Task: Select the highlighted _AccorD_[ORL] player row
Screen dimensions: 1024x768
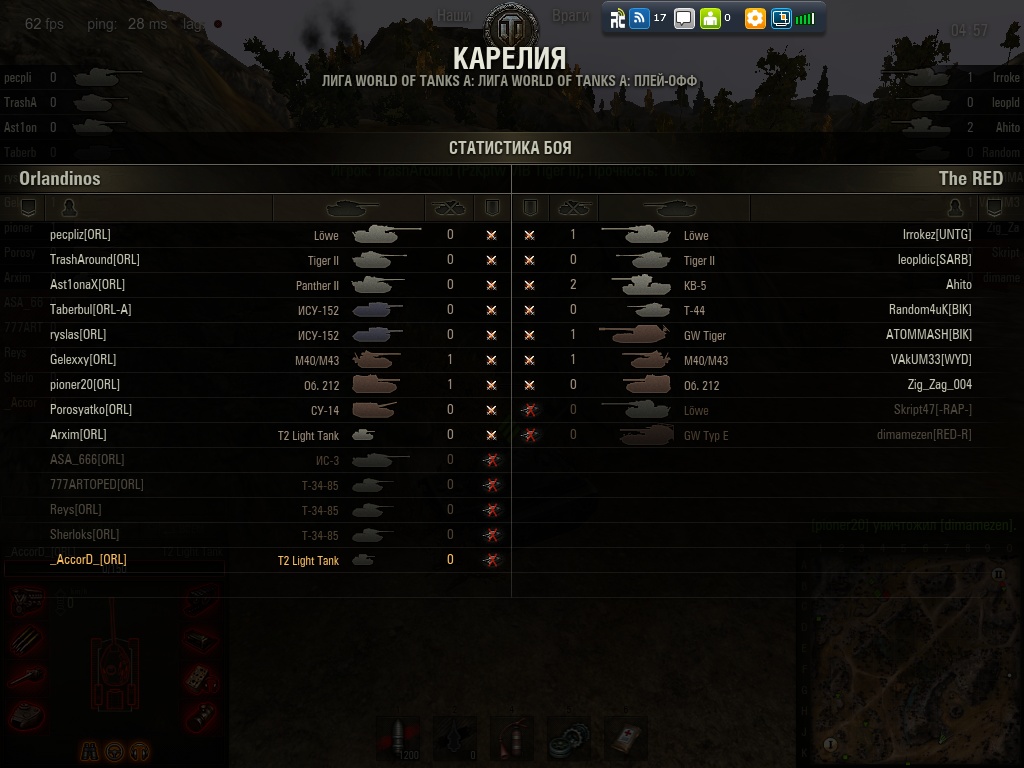Action: [89, 560]
